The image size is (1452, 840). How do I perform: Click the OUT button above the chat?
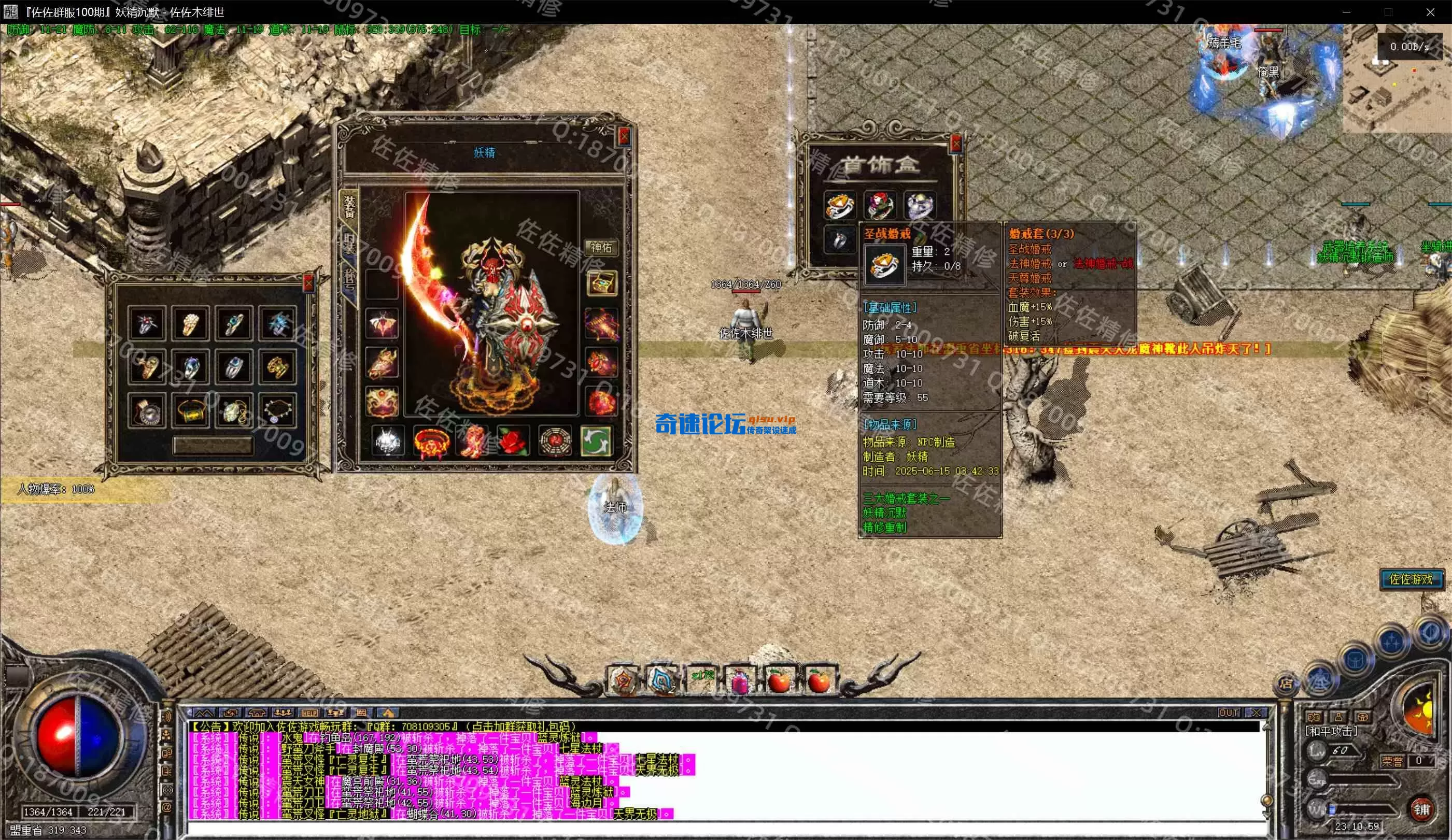coord(1229,713)
